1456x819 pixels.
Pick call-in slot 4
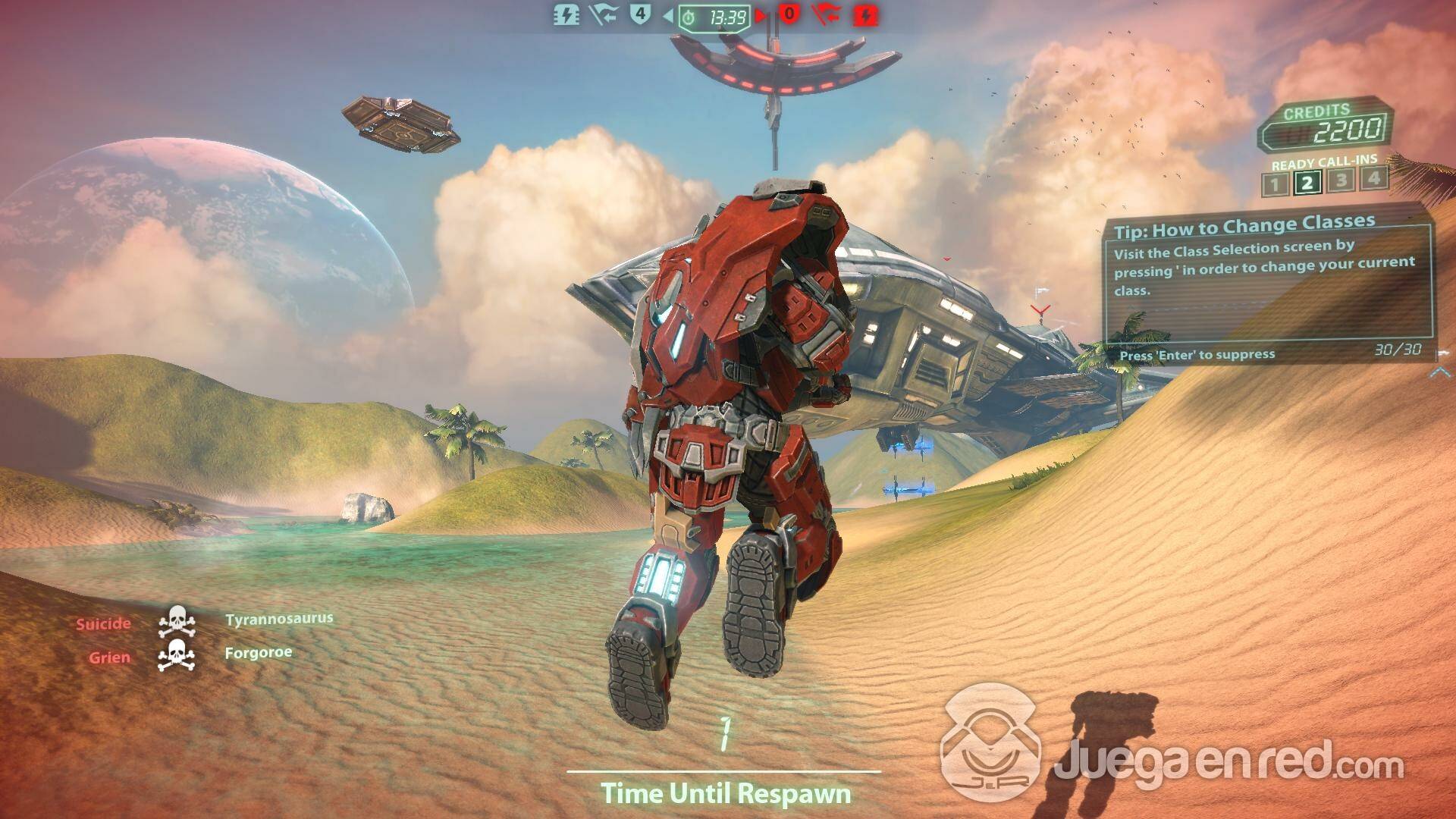pyautogui.click(x=1373, y=178)
